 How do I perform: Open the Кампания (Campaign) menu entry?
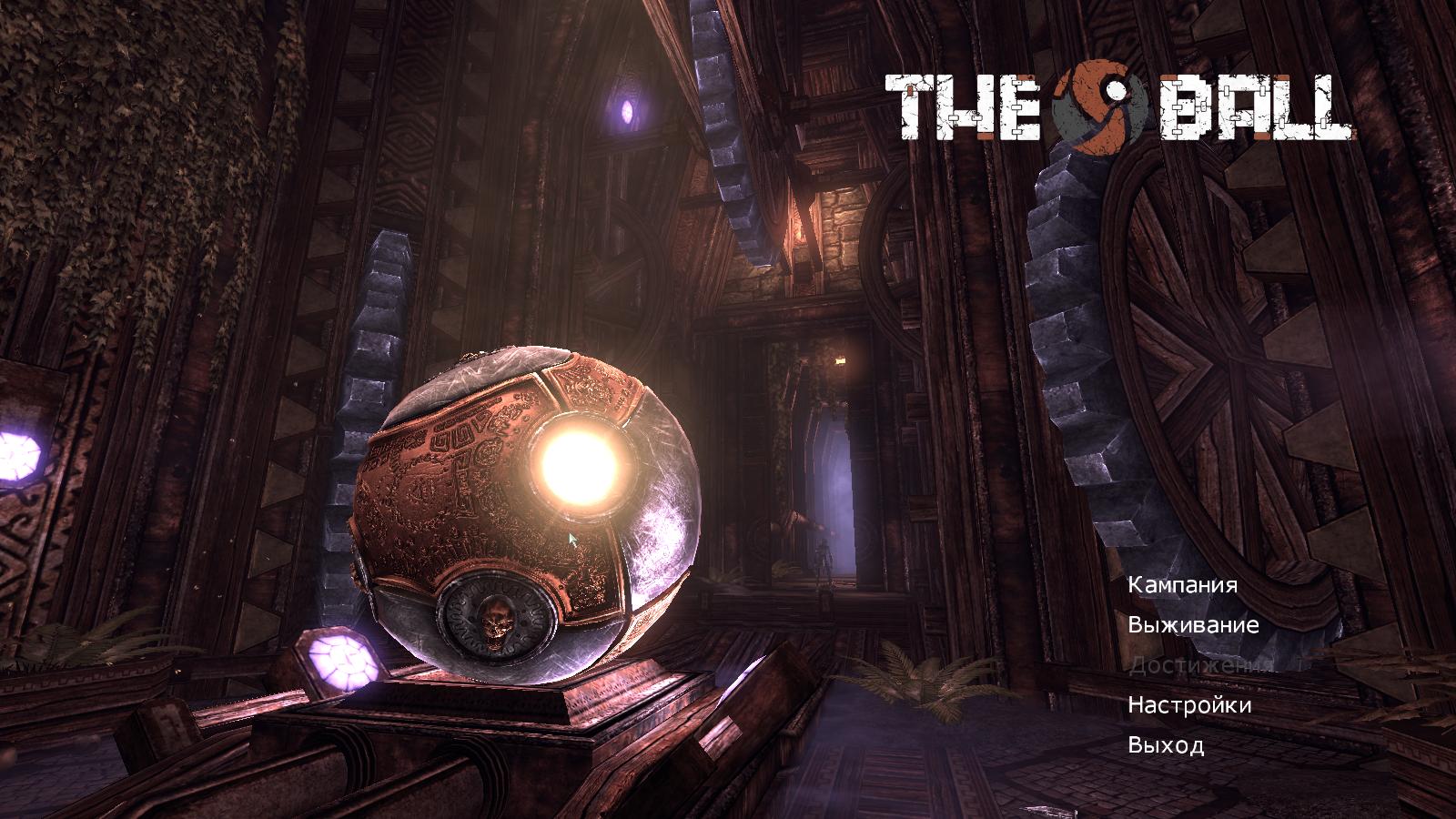pyautogui.click(x=1182, y=585)
